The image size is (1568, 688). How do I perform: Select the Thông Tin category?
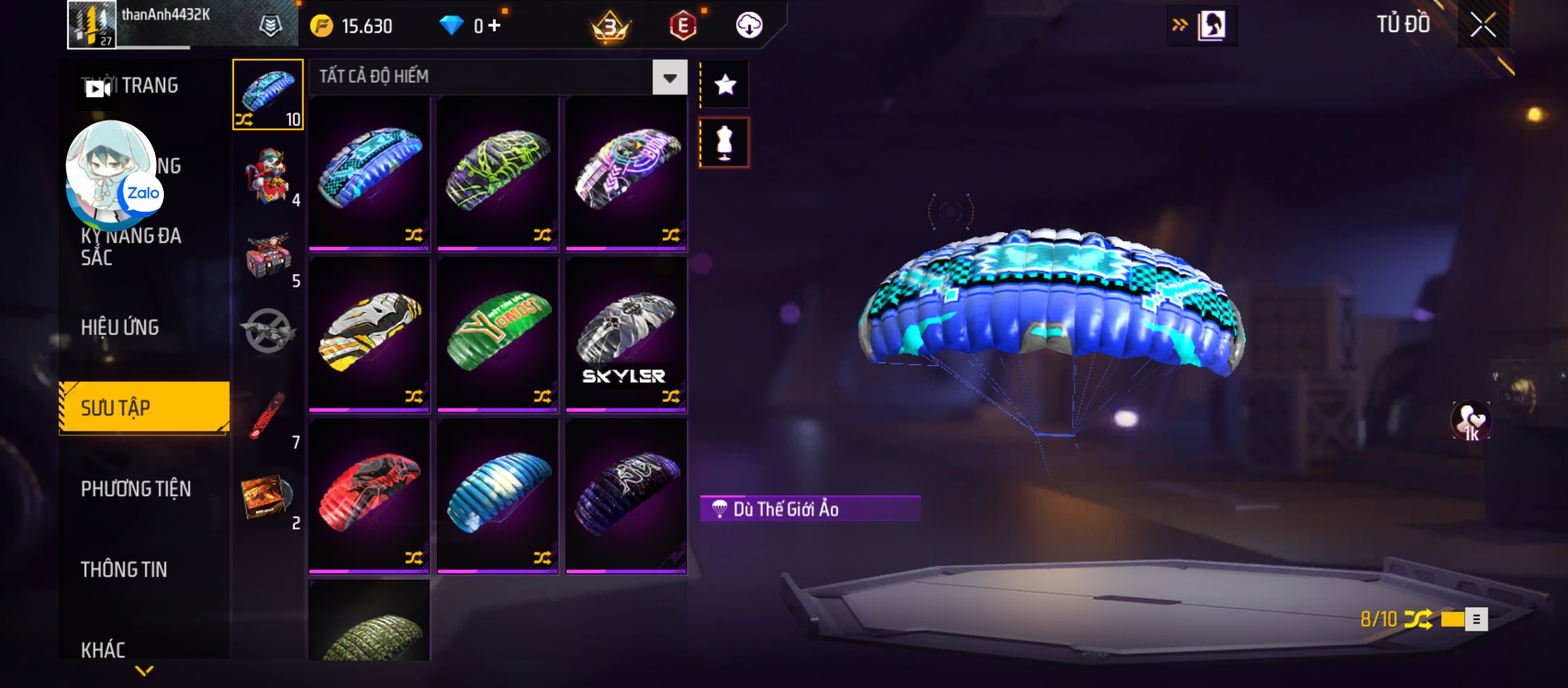(x=124, y=569)
